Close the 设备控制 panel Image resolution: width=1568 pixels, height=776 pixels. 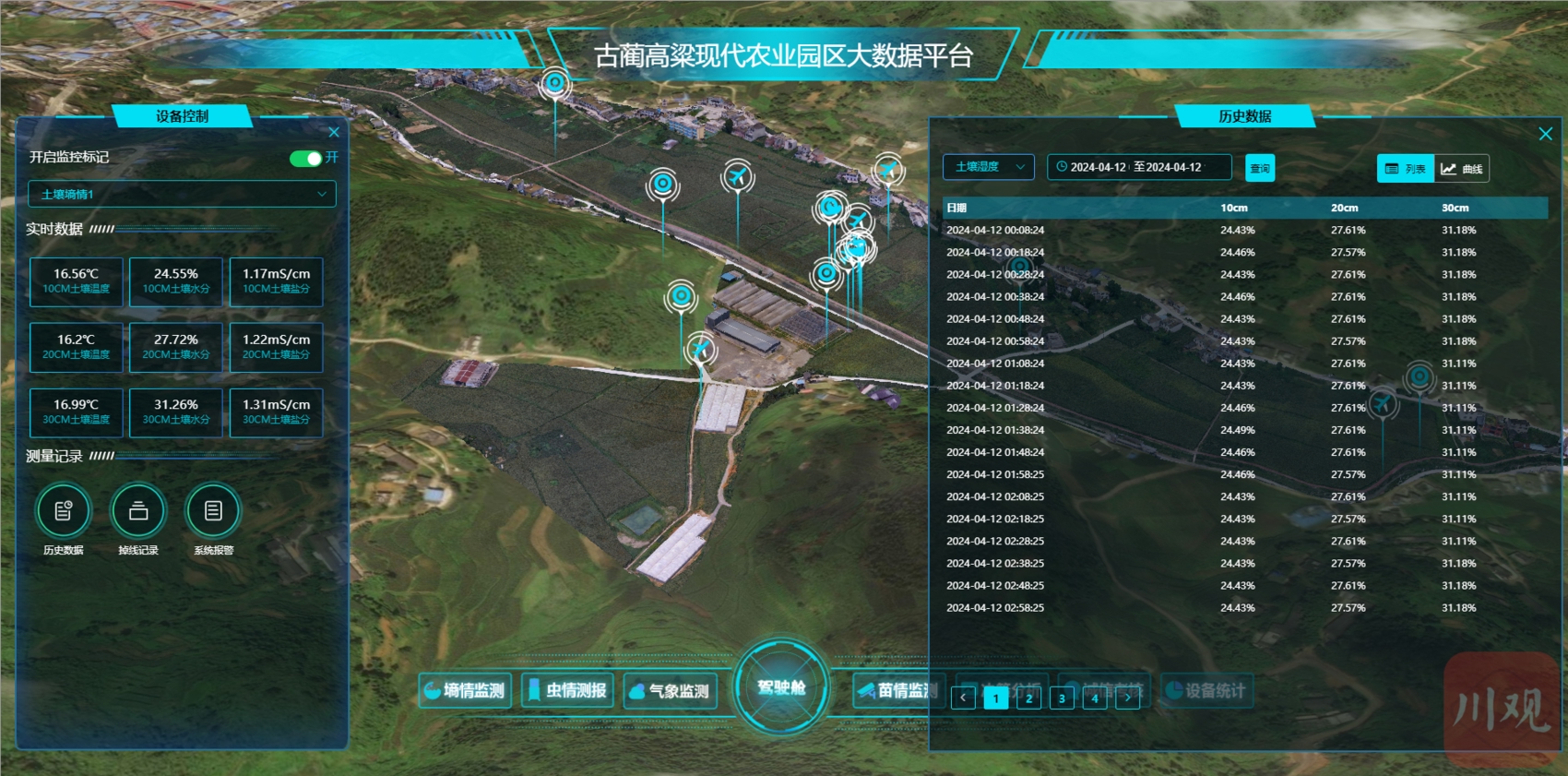coord(334,132)
